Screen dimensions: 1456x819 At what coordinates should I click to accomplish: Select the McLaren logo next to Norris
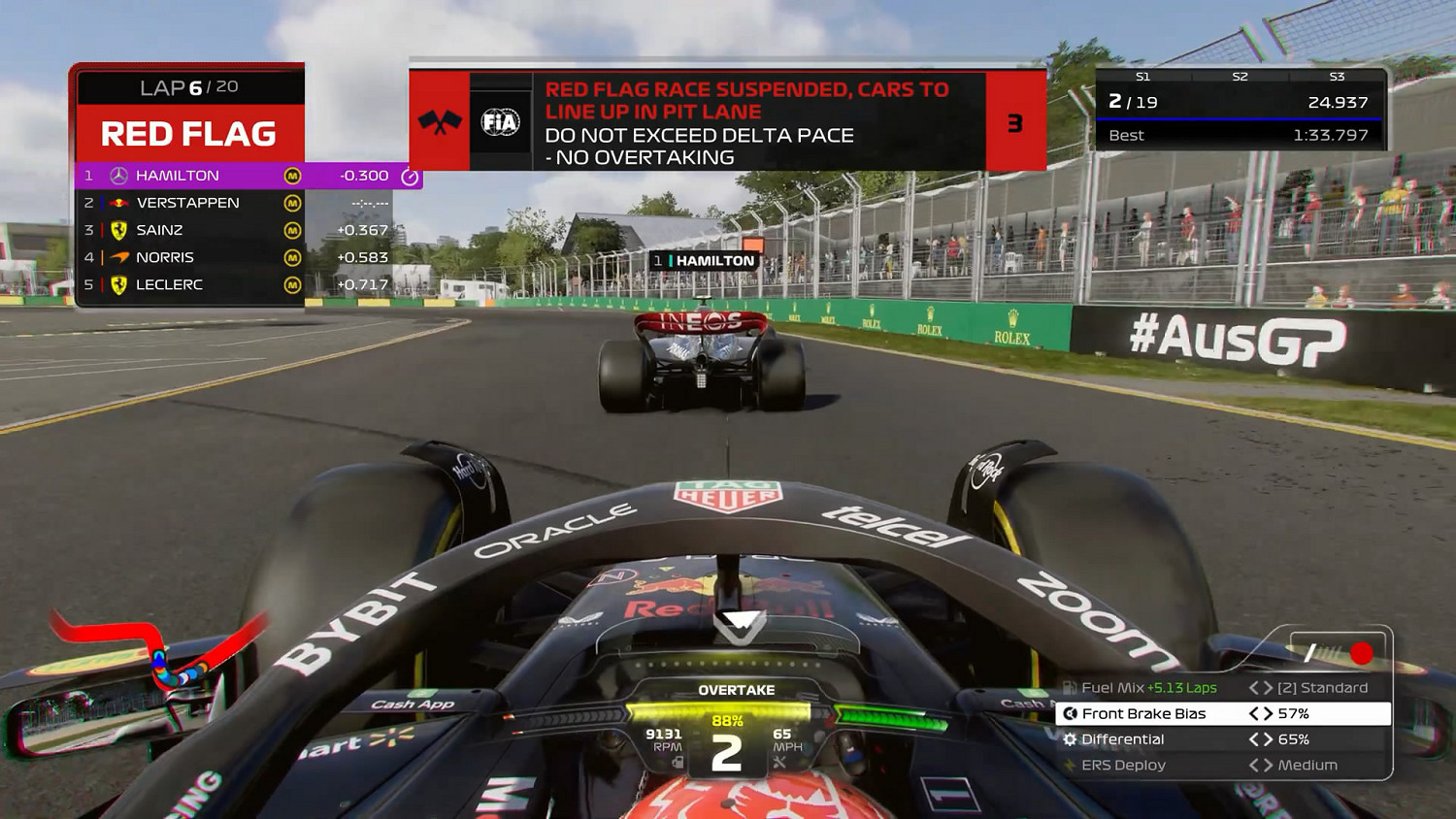point(117,257)
